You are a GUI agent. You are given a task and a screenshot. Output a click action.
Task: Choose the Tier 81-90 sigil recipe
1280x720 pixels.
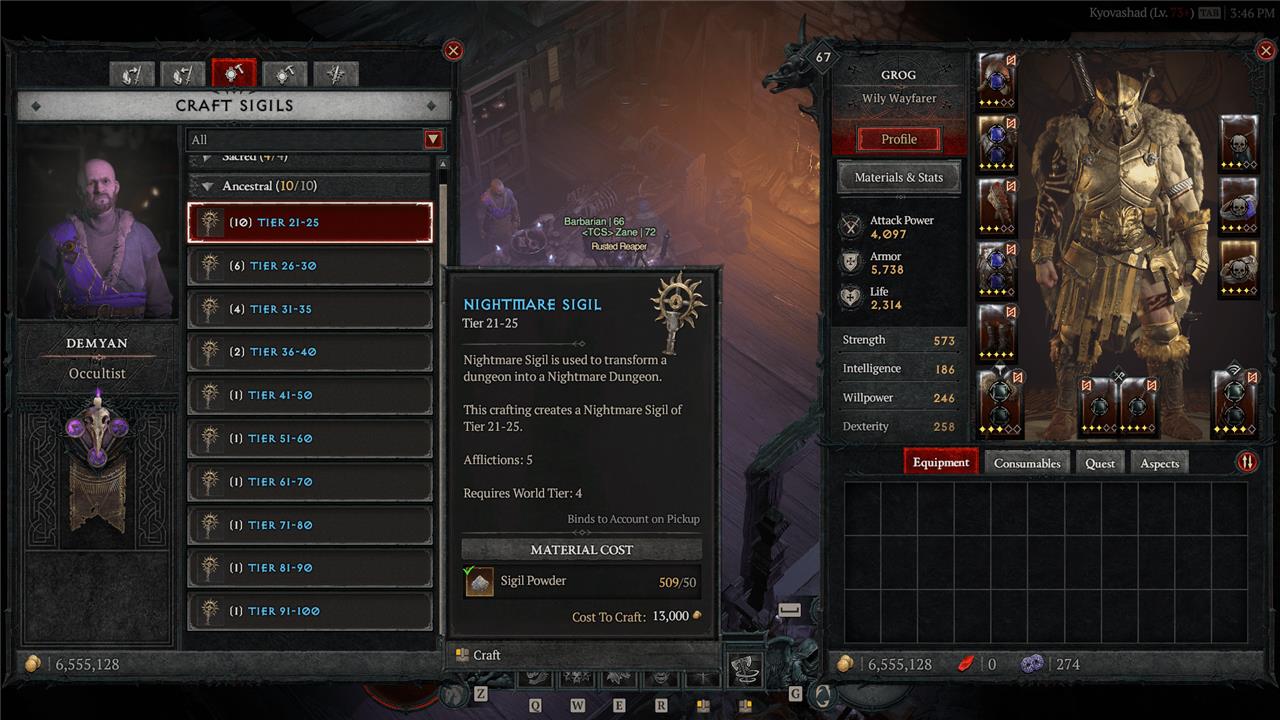(310, 568)
